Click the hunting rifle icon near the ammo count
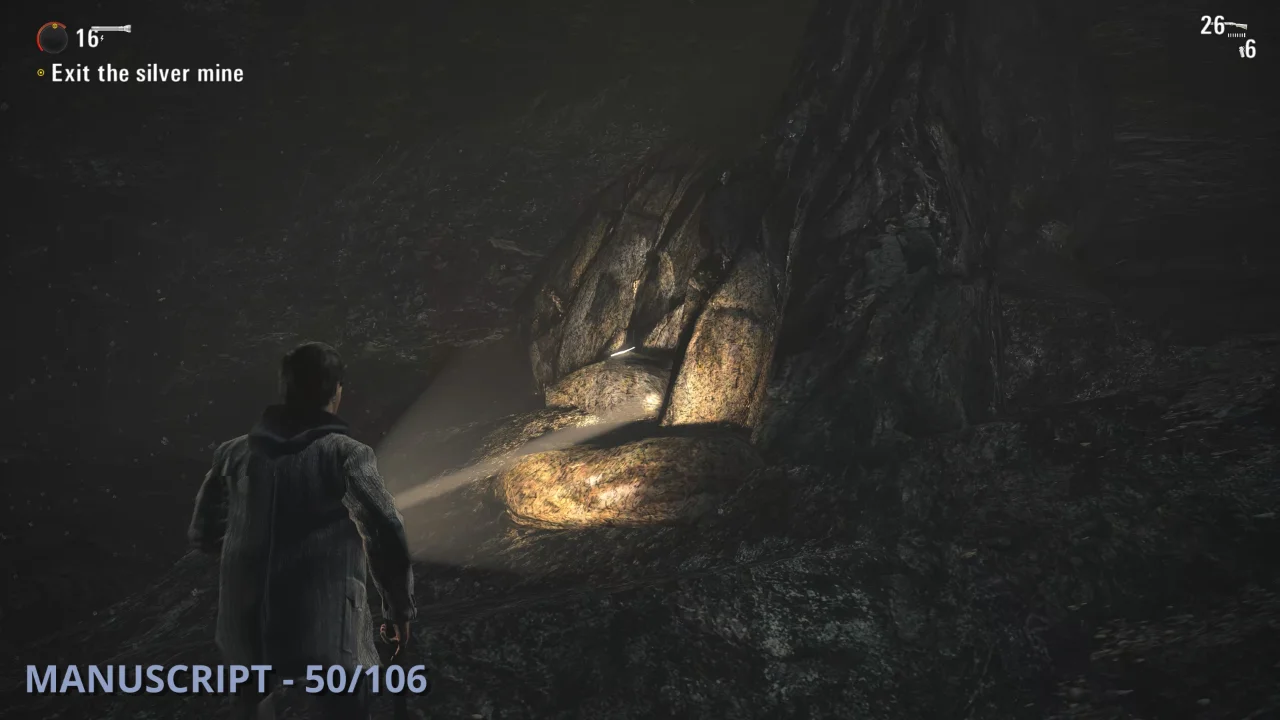This screenshot has height=720, width=1280. (1236, 25)
